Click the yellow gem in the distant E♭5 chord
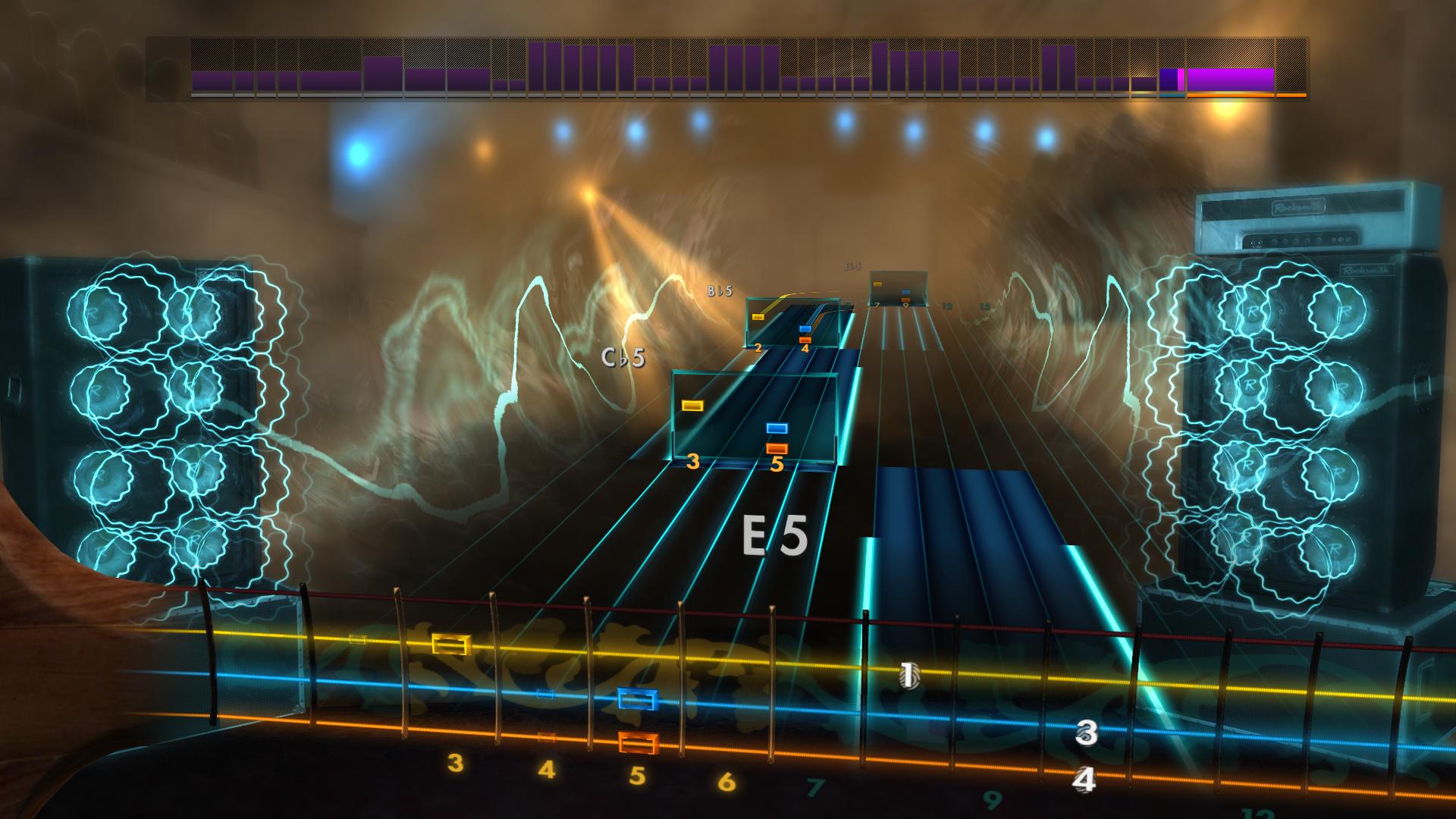1456x819 pixels. click(877, 284)
